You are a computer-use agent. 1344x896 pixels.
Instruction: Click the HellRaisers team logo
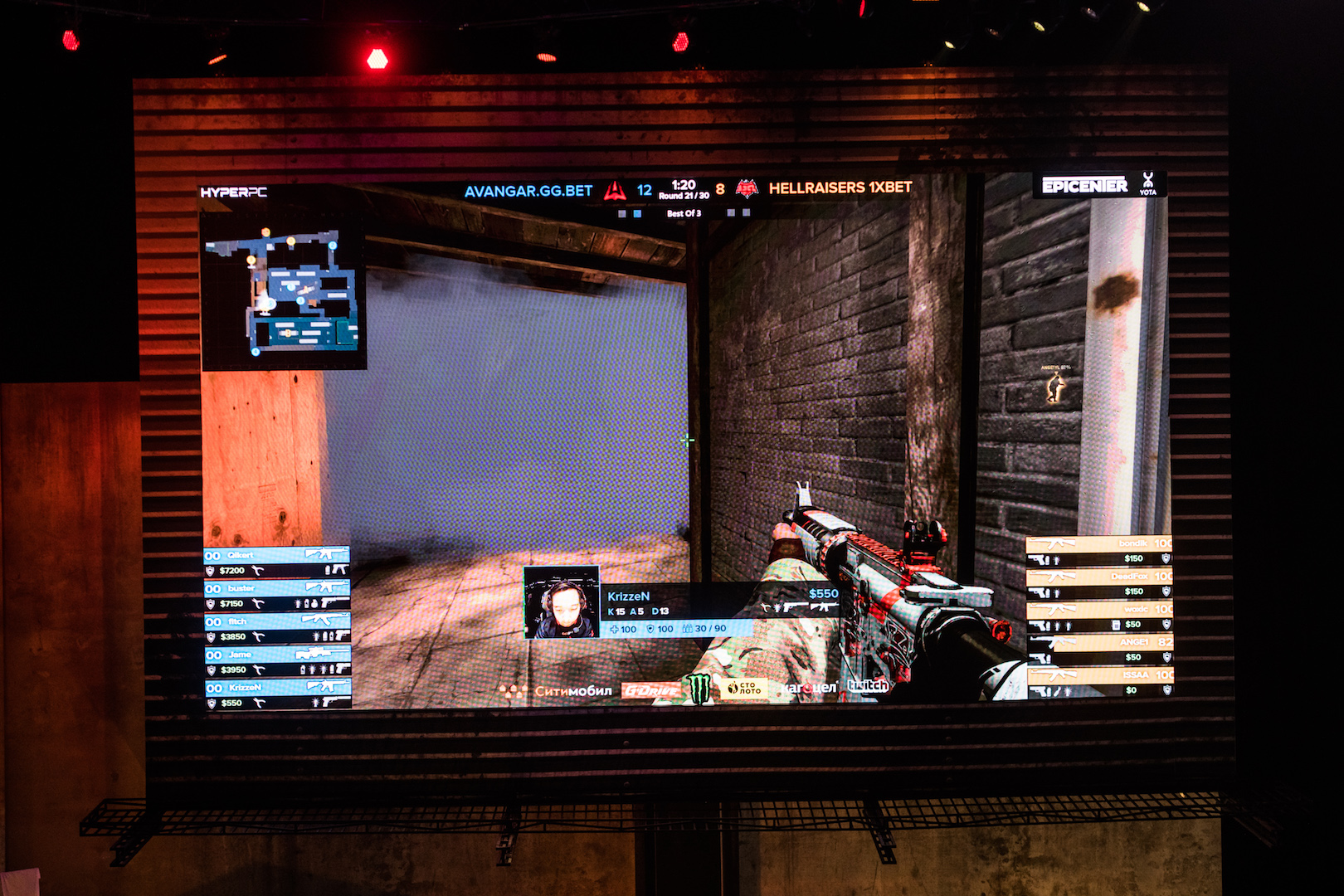[x=747, y=189]
